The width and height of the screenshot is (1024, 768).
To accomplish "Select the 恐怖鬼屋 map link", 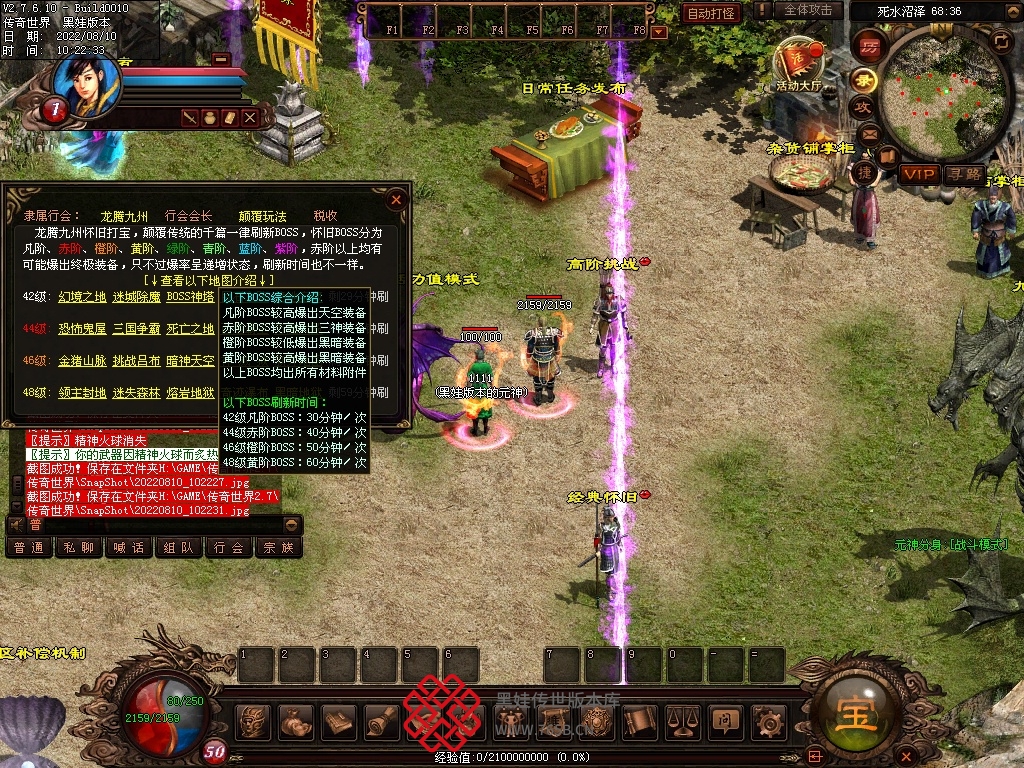I will pyautogui.click(x=82, y=329).
